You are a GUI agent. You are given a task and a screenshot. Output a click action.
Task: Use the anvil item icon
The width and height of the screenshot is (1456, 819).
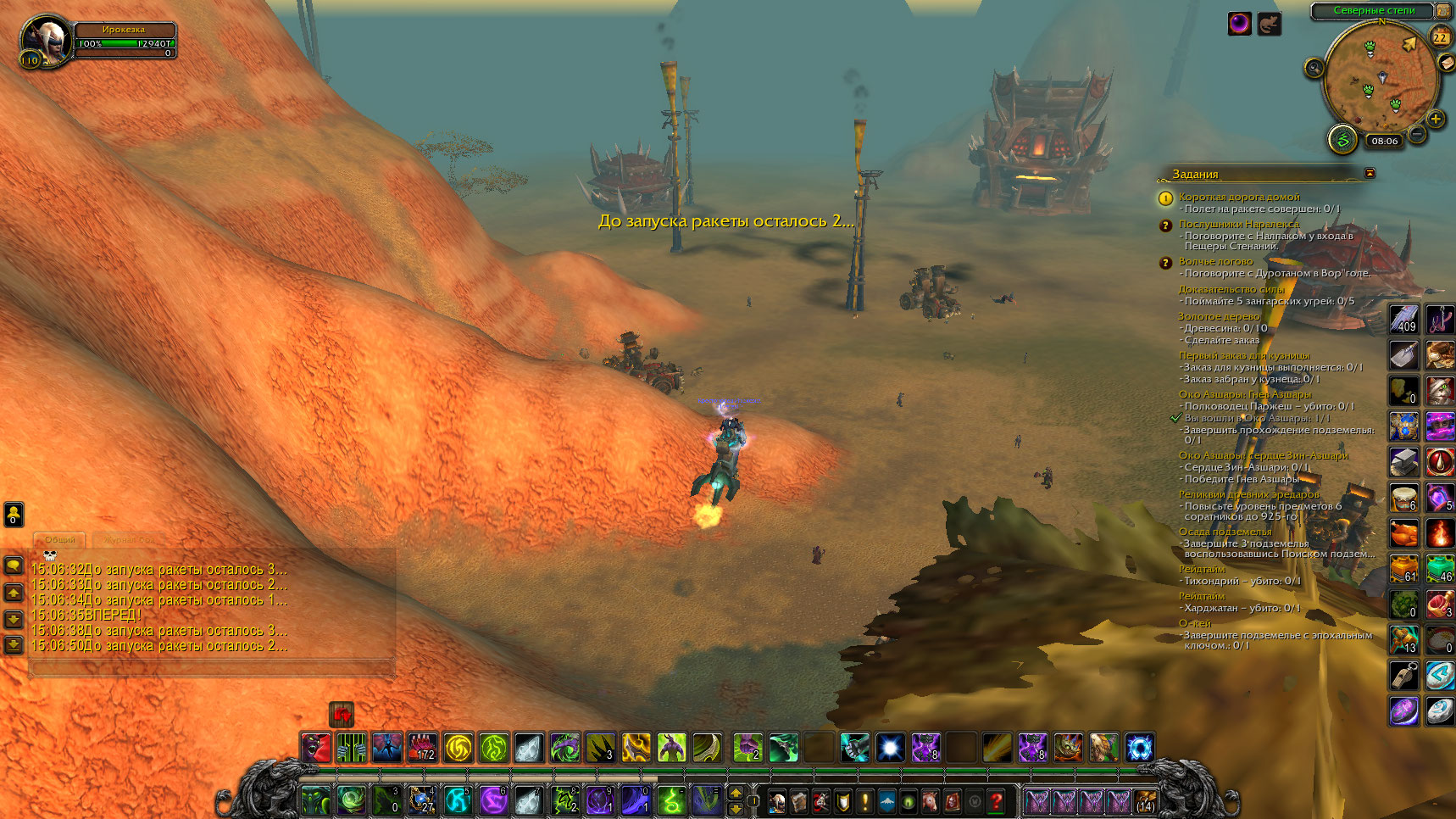1403,462
